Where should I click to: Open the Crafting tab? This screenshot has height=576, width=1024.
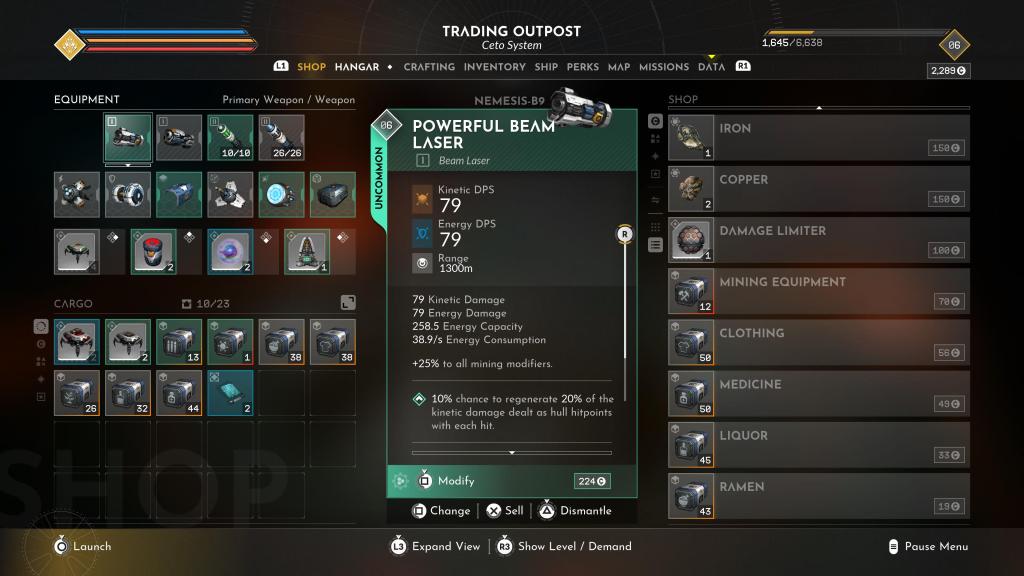pos(429,67)
